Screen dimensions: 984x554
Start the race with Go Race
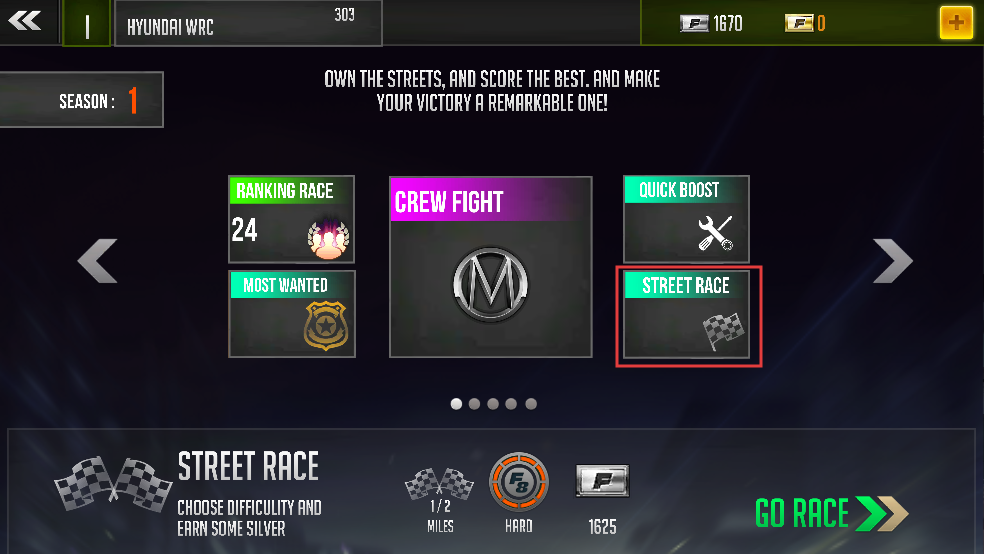[831, 513]
